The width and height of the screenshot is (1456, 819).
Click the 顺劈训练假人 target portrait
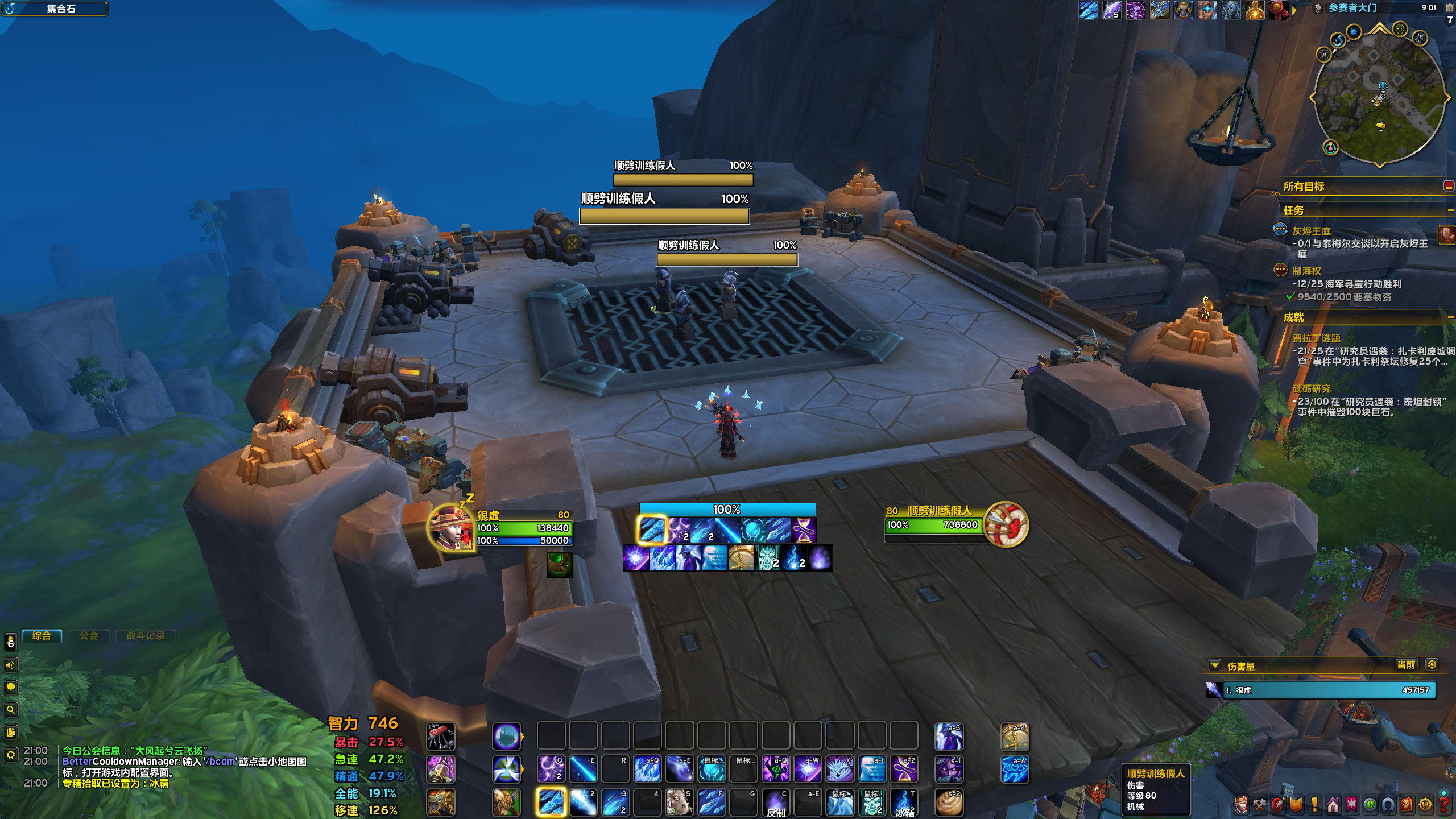click(1006, 524)
